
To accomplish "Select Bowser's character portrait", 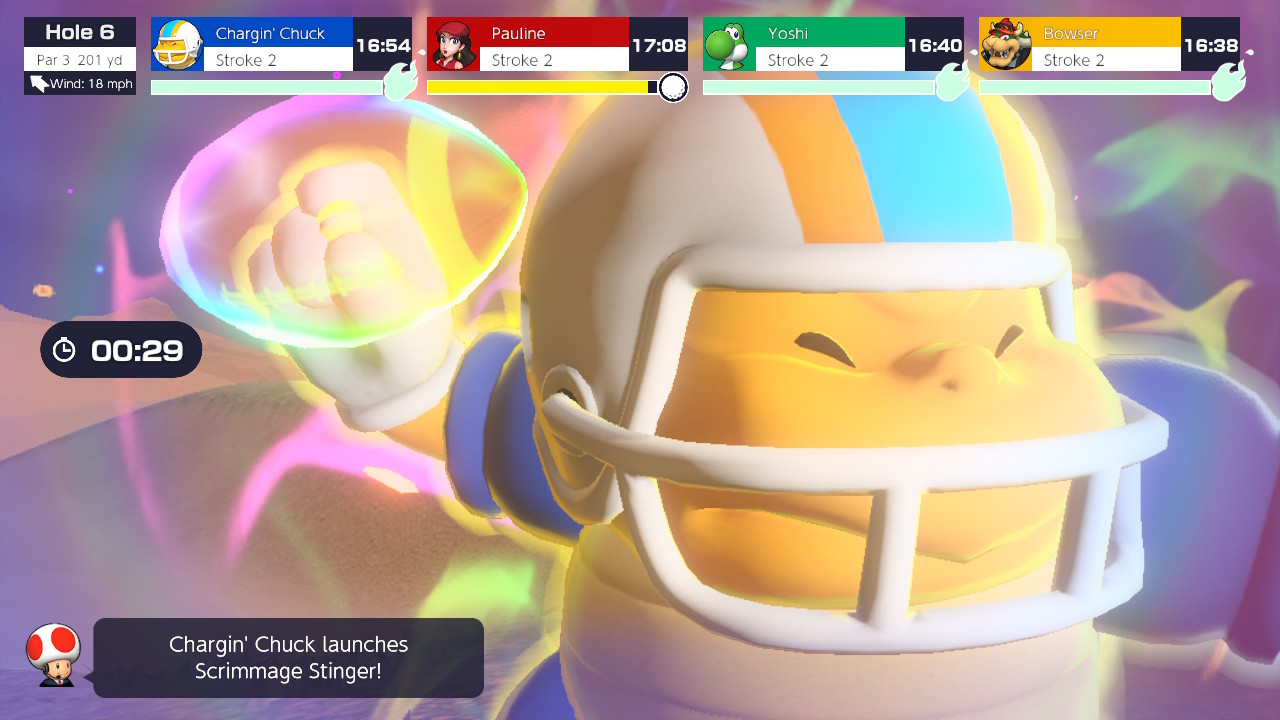I will tap(1007, 44).
